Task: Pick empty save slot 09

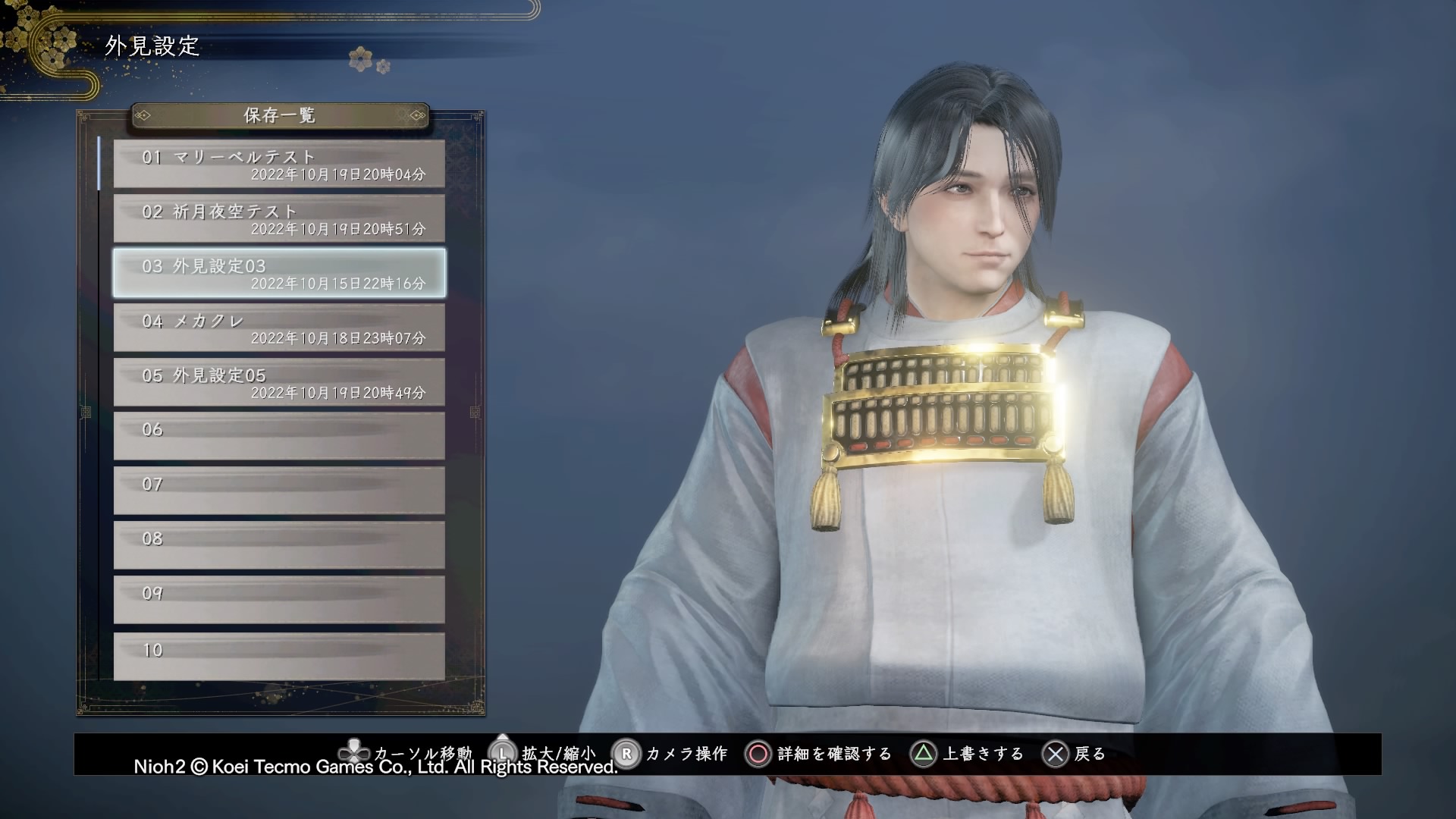Action: coord(279,600)
